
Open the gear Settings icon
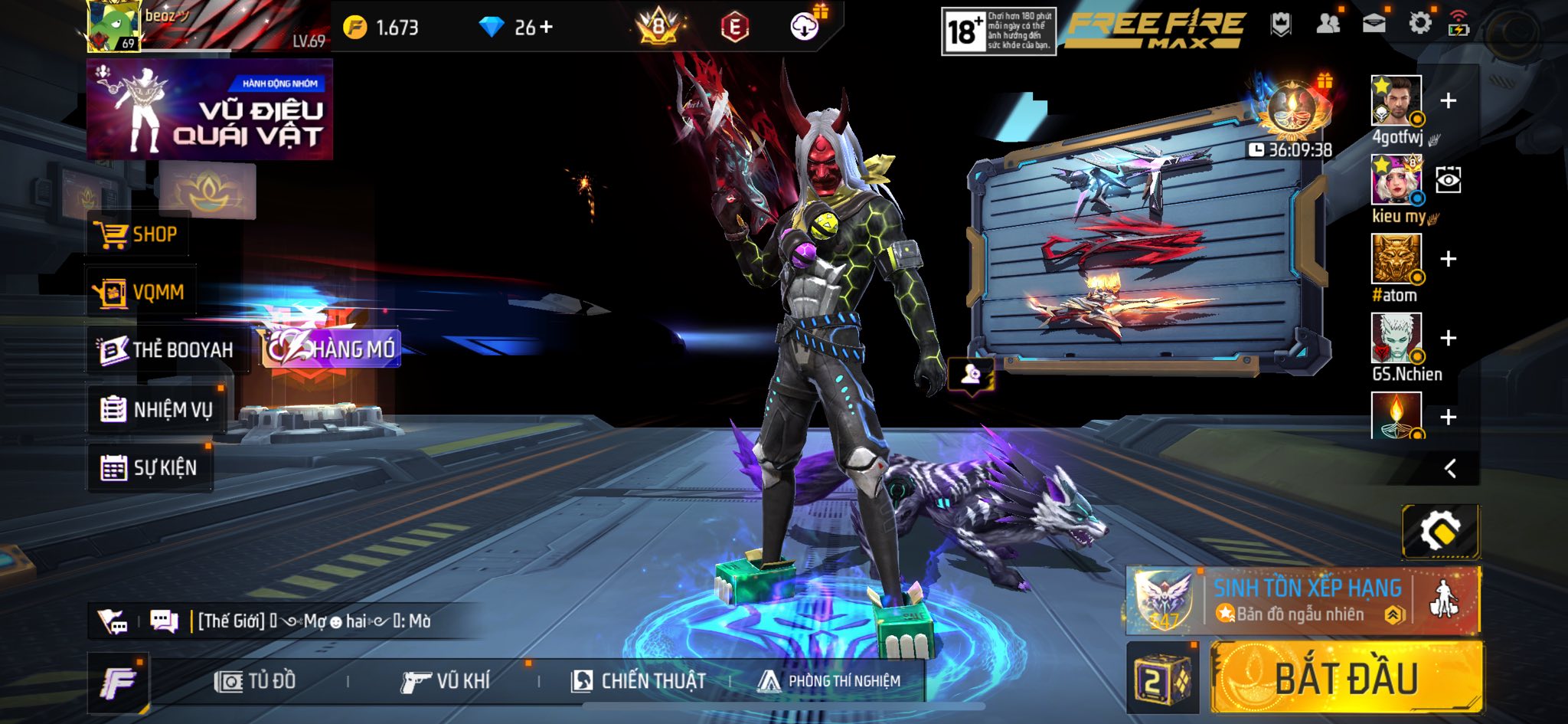click(1419, 24)
